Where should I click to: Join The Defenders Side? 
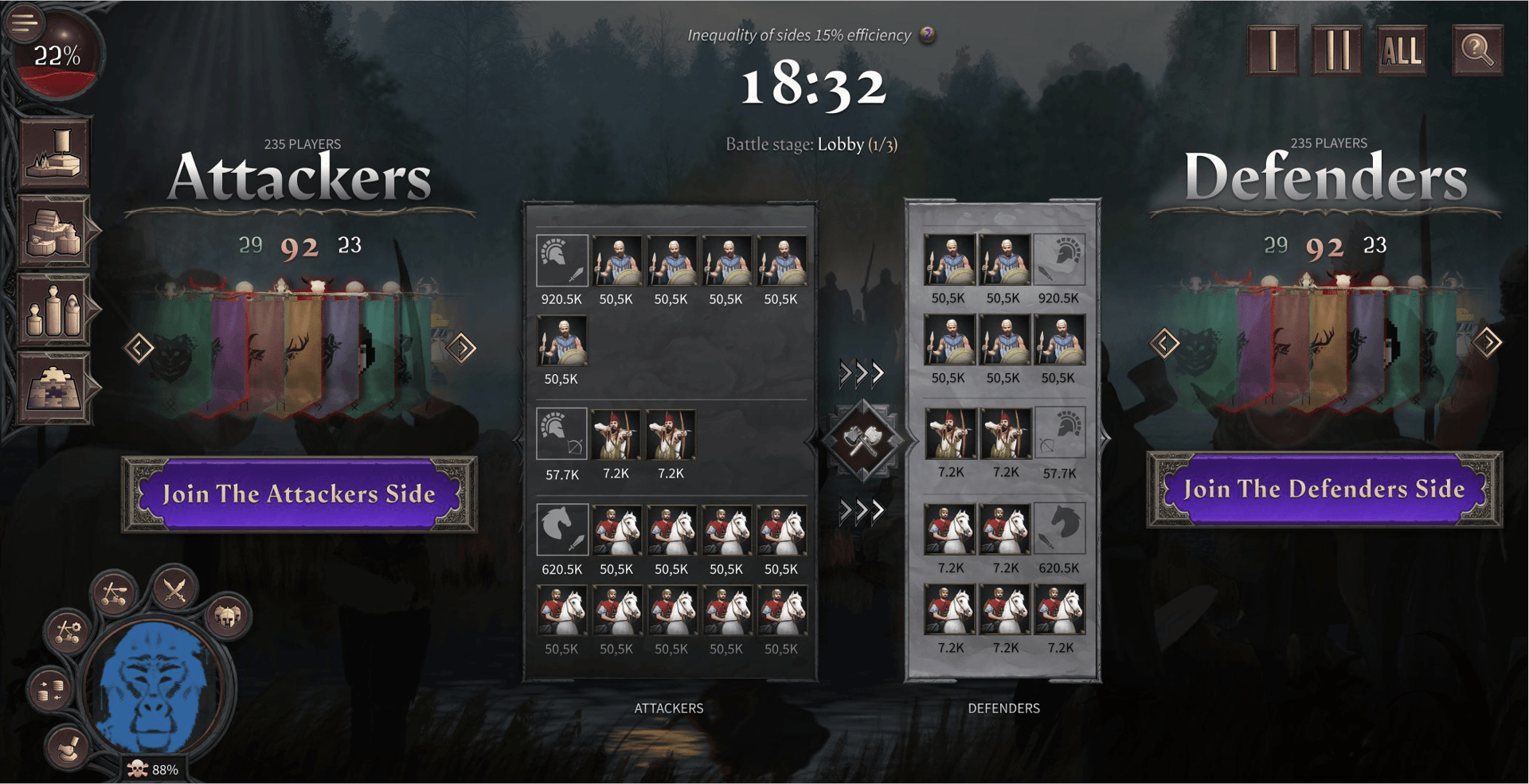pos(1324,490)
